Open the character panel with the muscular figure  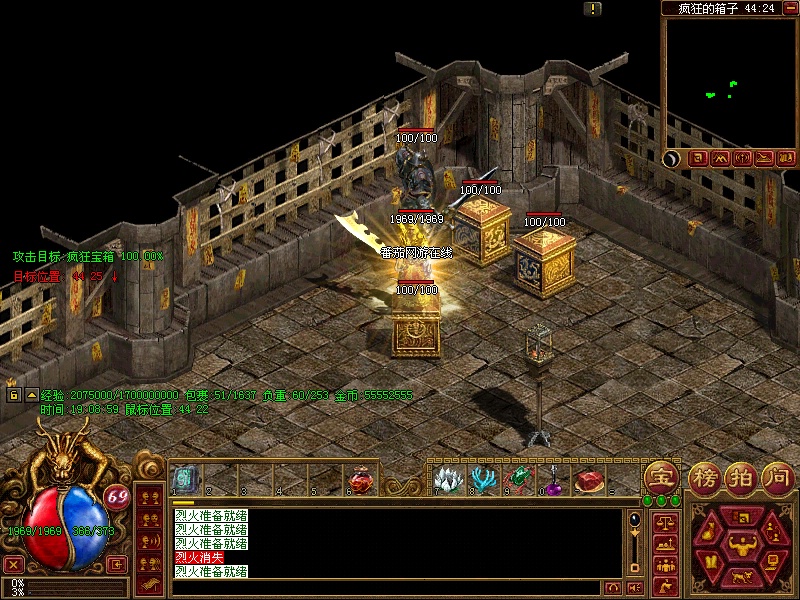coord(742,546)
